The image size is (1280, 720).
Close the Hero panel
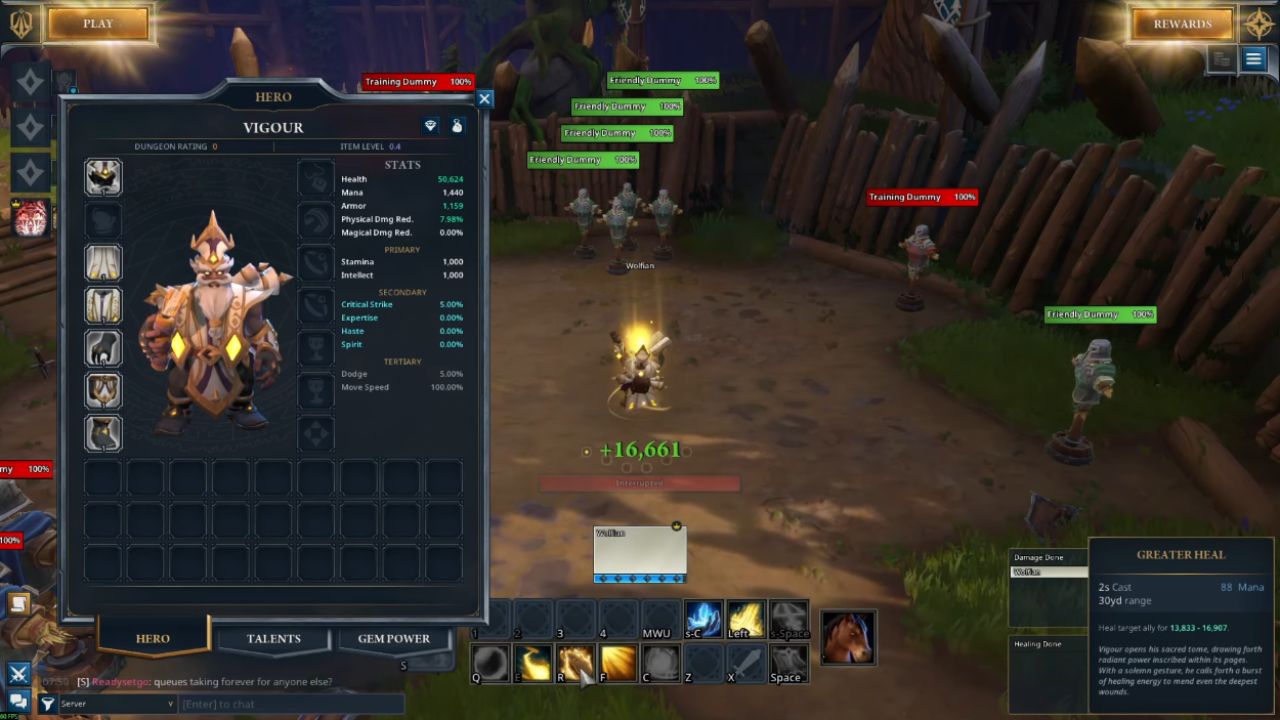pyautogui.click(x=485, y=99)
